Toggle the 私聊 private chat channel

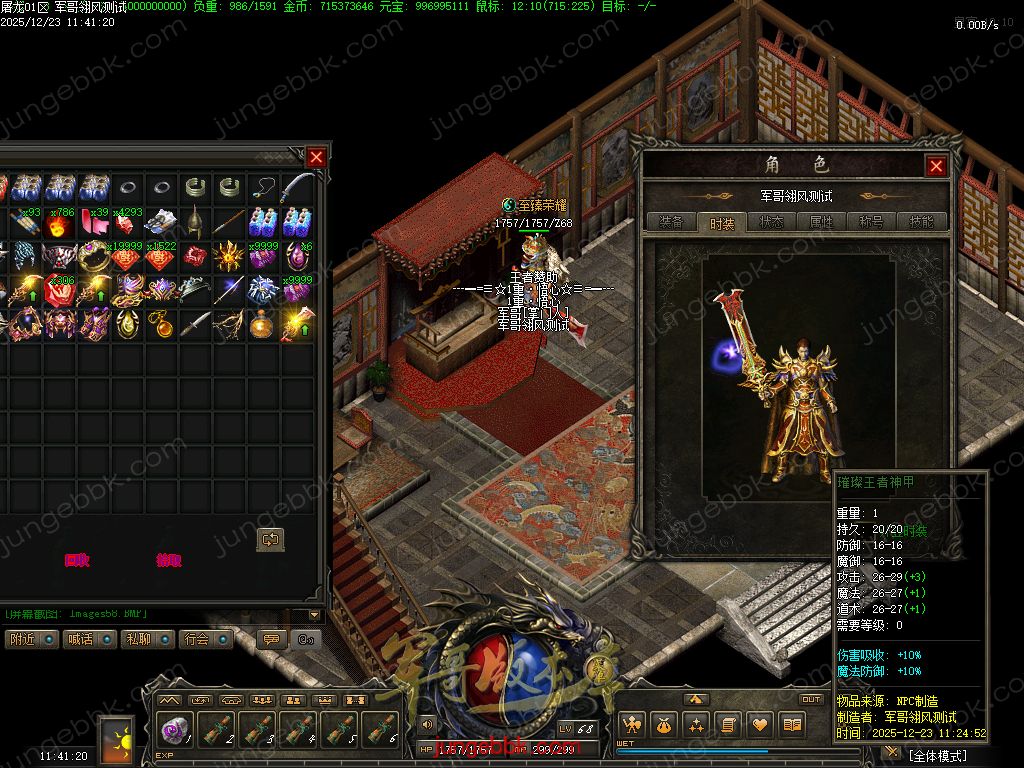tap(147, 639)
